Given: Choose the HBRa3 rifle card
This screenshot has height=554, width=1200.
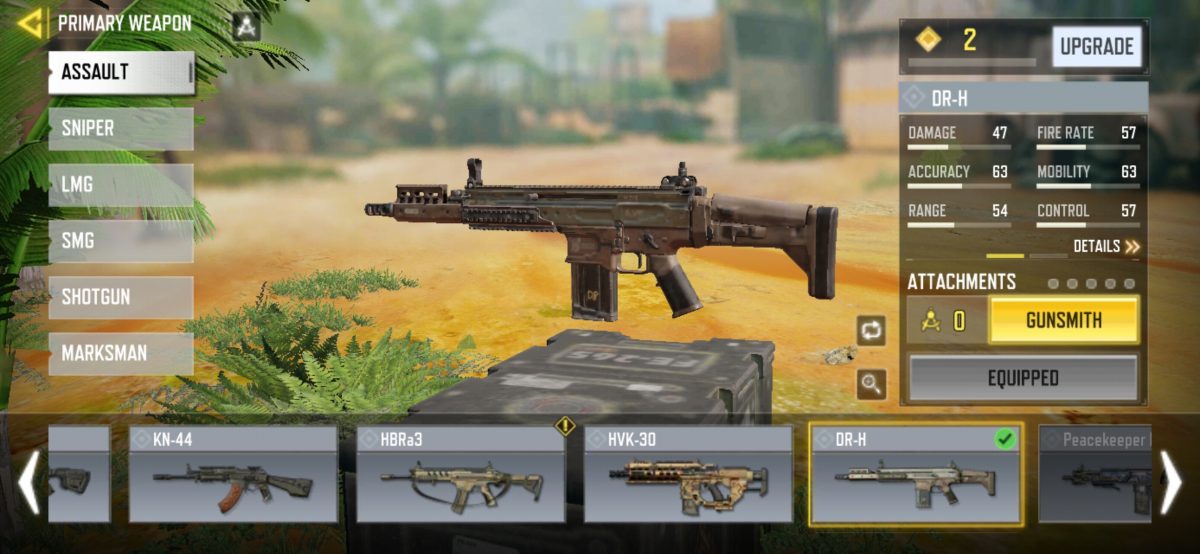Looking at the screenshot, I should coord(460,474).
